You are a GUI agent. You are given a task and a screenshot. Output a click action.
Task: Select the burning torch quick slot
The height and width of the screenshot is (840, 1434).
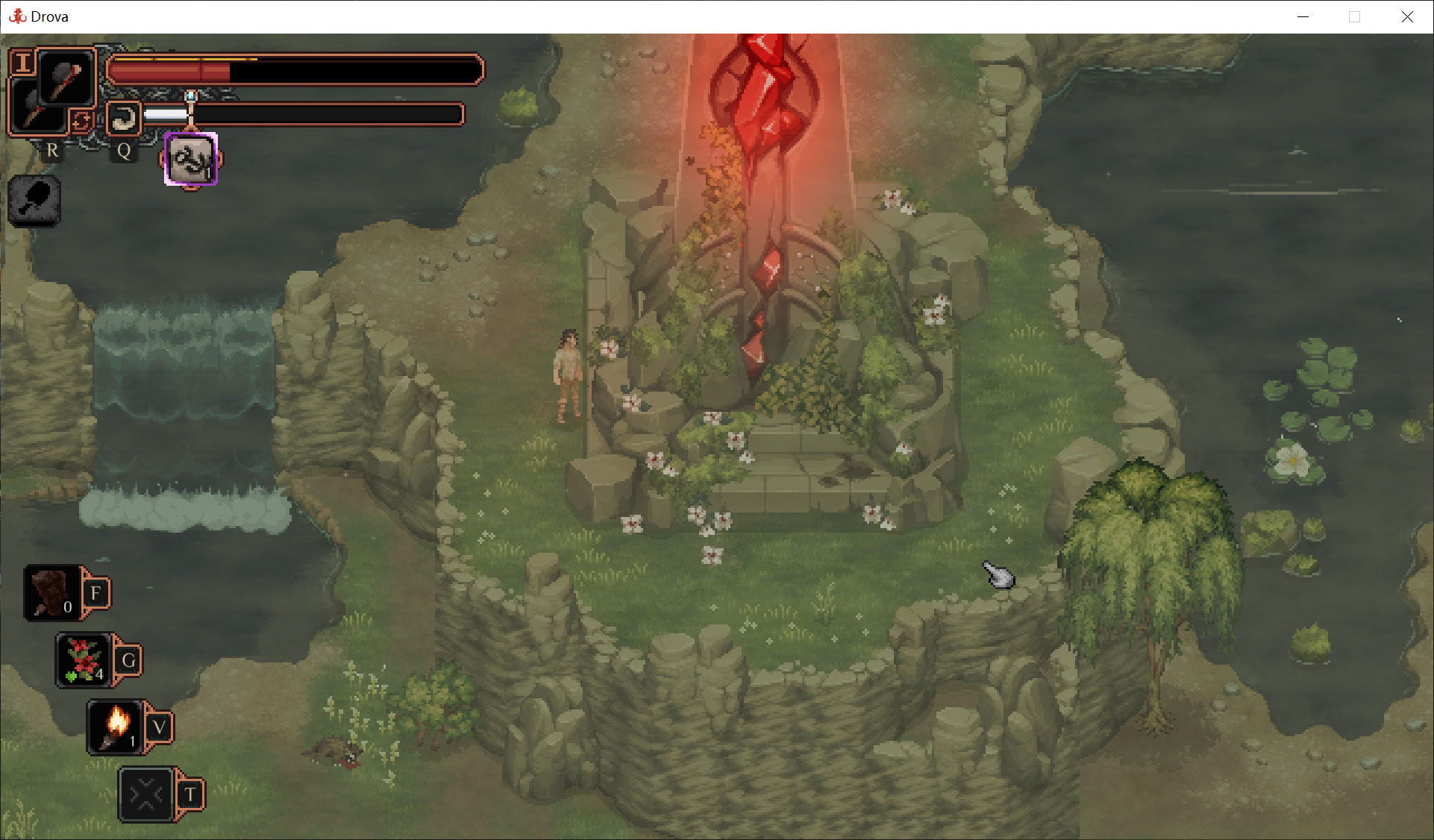coord(115,727)
